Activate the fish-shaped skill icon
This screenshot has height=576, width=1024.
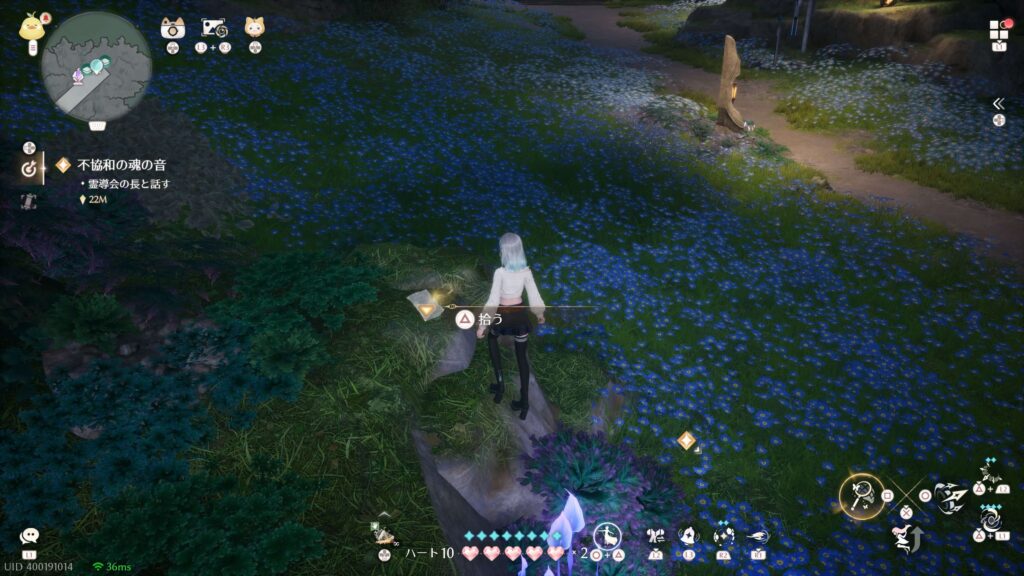[757, 537]
